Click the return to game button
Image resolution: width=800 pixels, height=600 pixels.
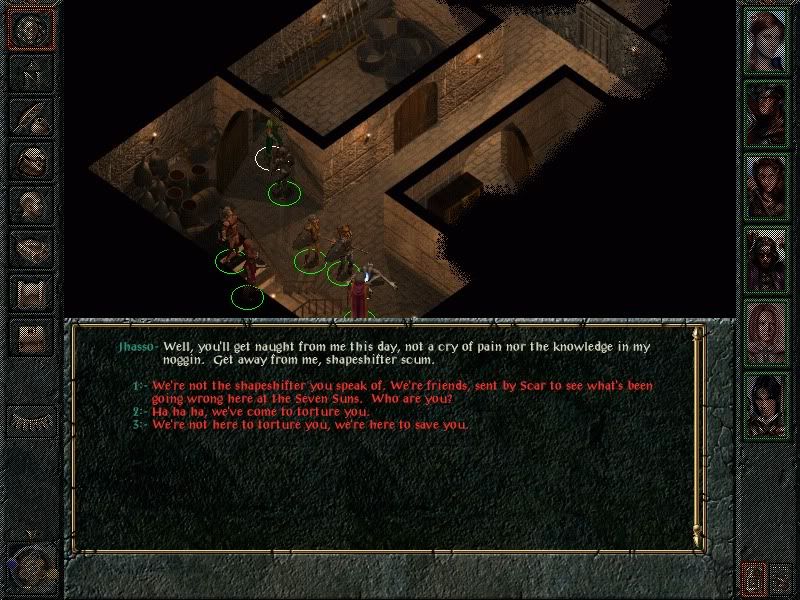click(x=30, y=30)
